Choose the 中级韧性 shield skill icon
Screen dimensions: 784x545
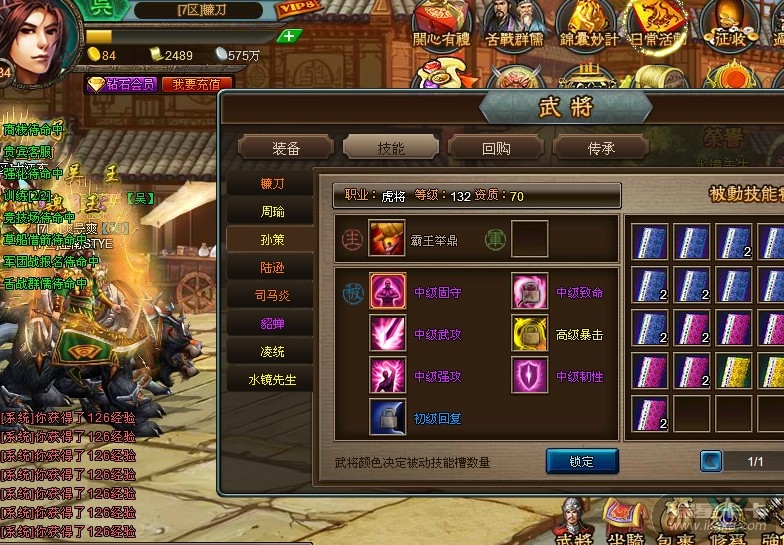pos(530,376)
